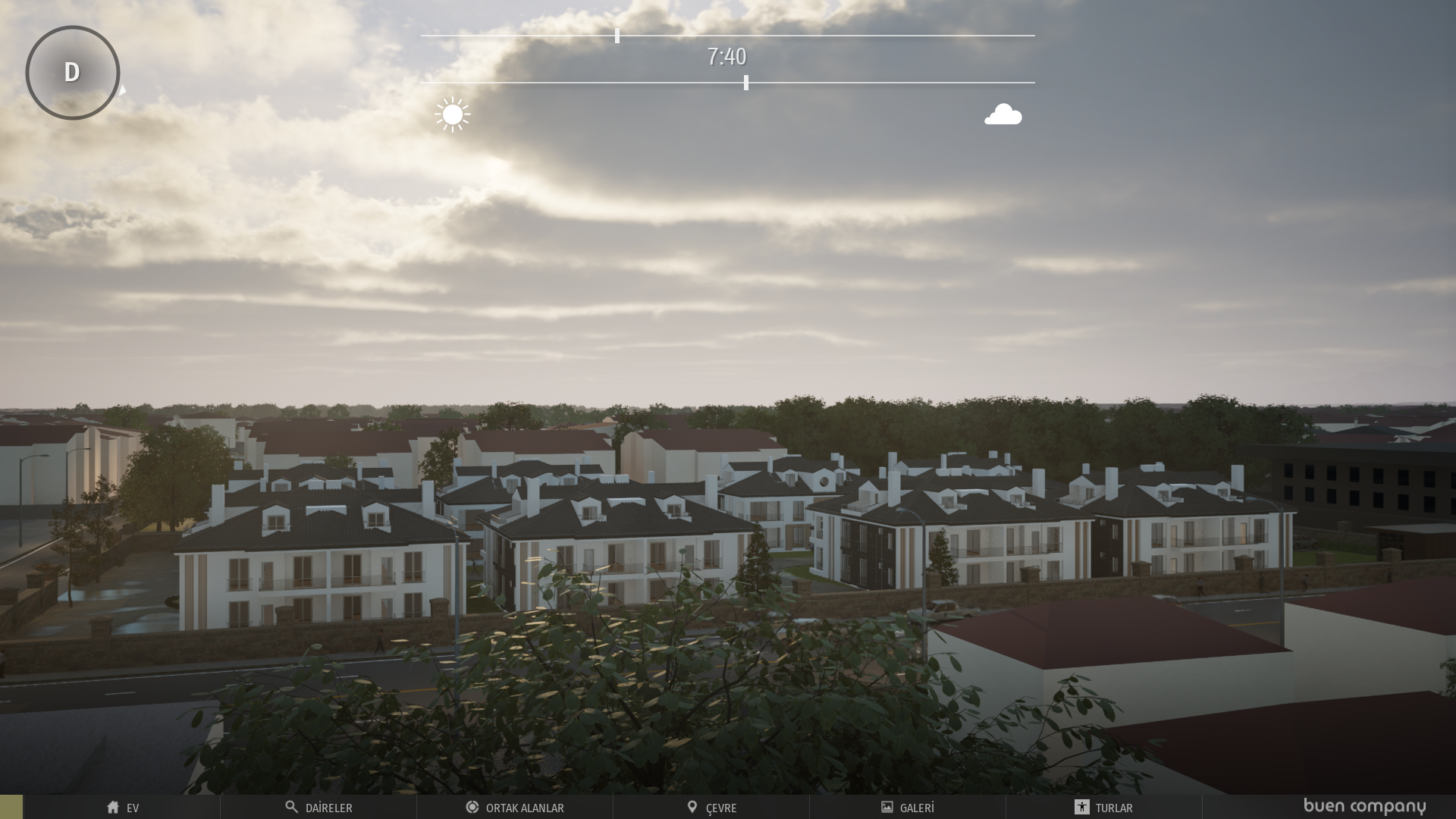Image resolution: width=1456 pixels, height=819 pixels.
Task: Select the TURLAR tours tab
Action: click(x=1103, y=808)
